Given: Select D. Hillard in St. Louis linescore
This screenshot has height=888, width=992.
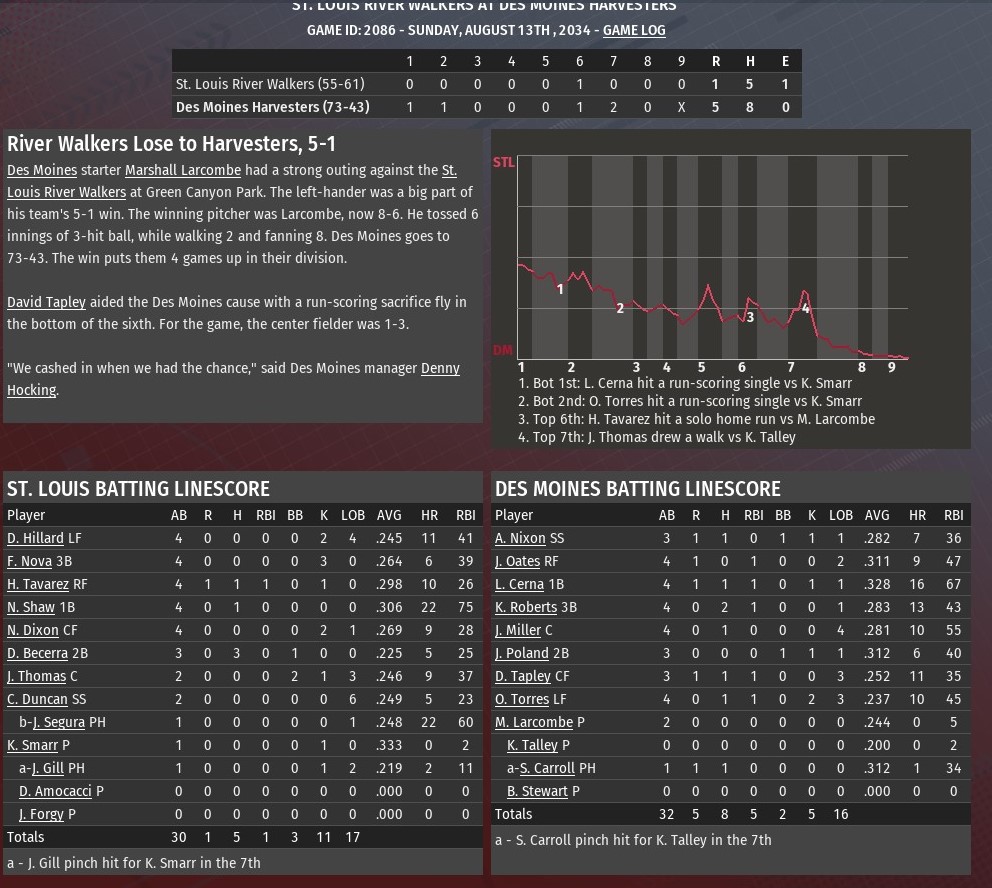Looking at the screenshot, I should [x=35, y=538].
